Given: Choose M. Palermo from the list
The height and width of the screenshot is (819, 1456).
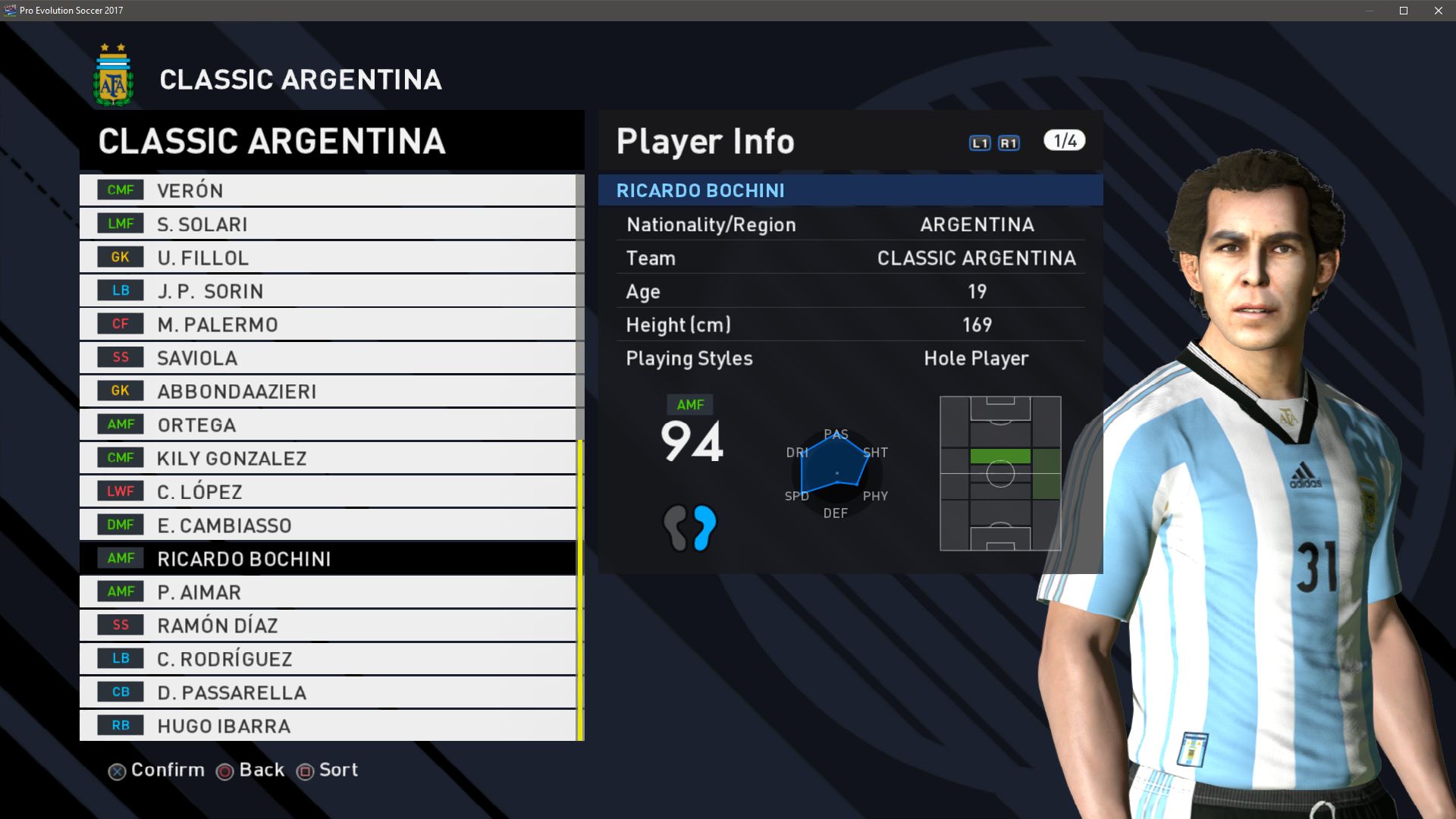Looking at the screenshot, I should point(328,324).
